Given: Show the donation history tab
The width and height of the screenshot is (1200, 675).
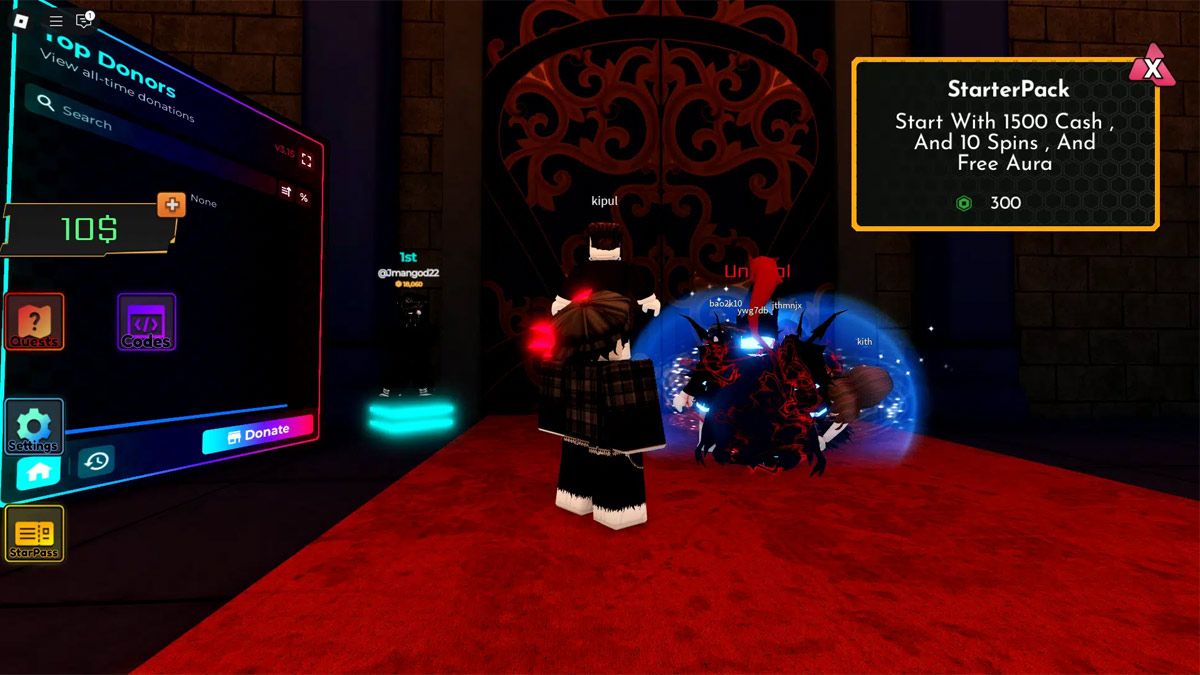Looking at the screenshot, I should pyautogui.click(x=96, y=461).
